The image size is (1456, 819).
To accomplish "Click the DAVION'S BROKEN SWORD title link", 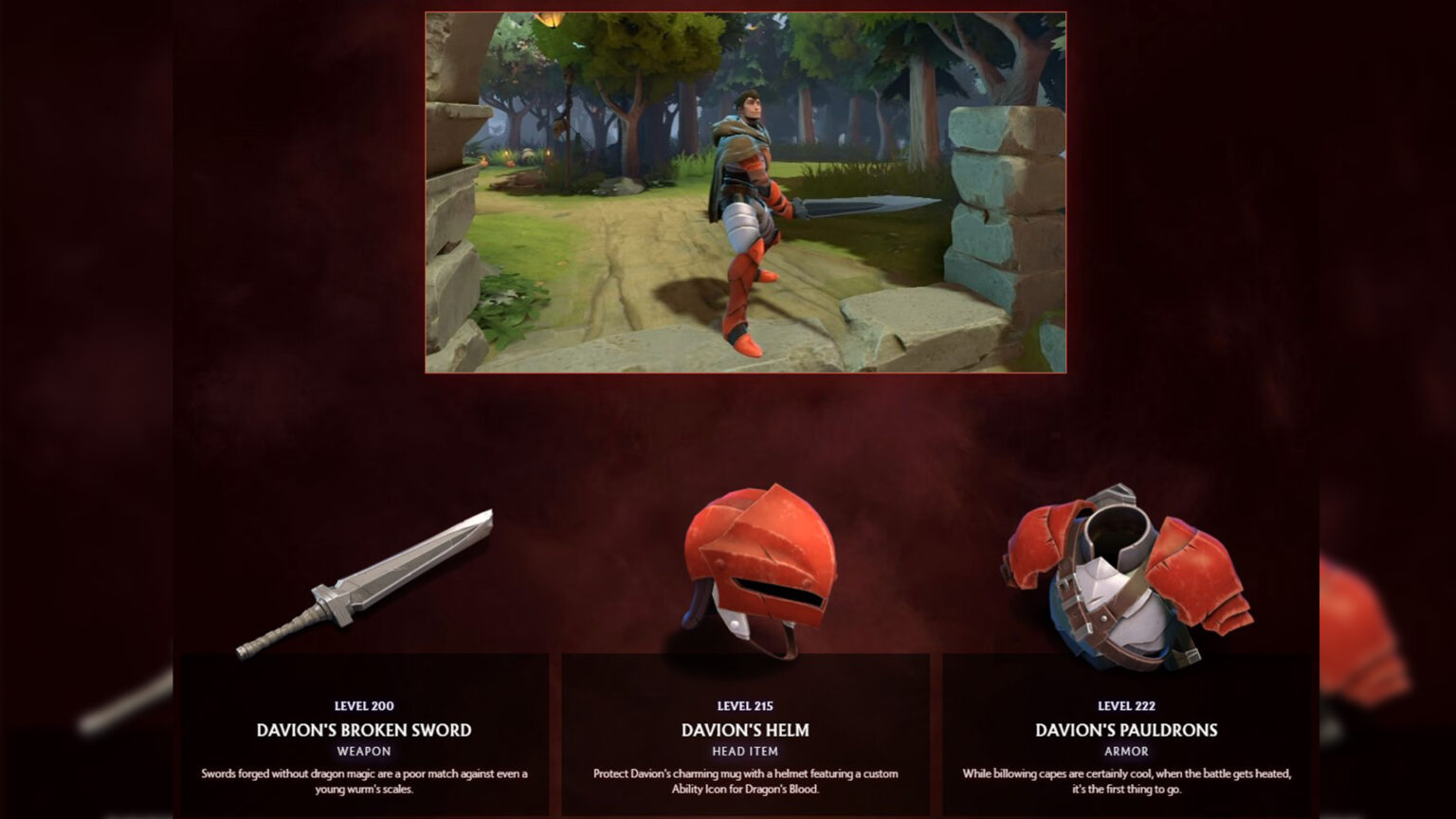I will (x=364, y=730).
